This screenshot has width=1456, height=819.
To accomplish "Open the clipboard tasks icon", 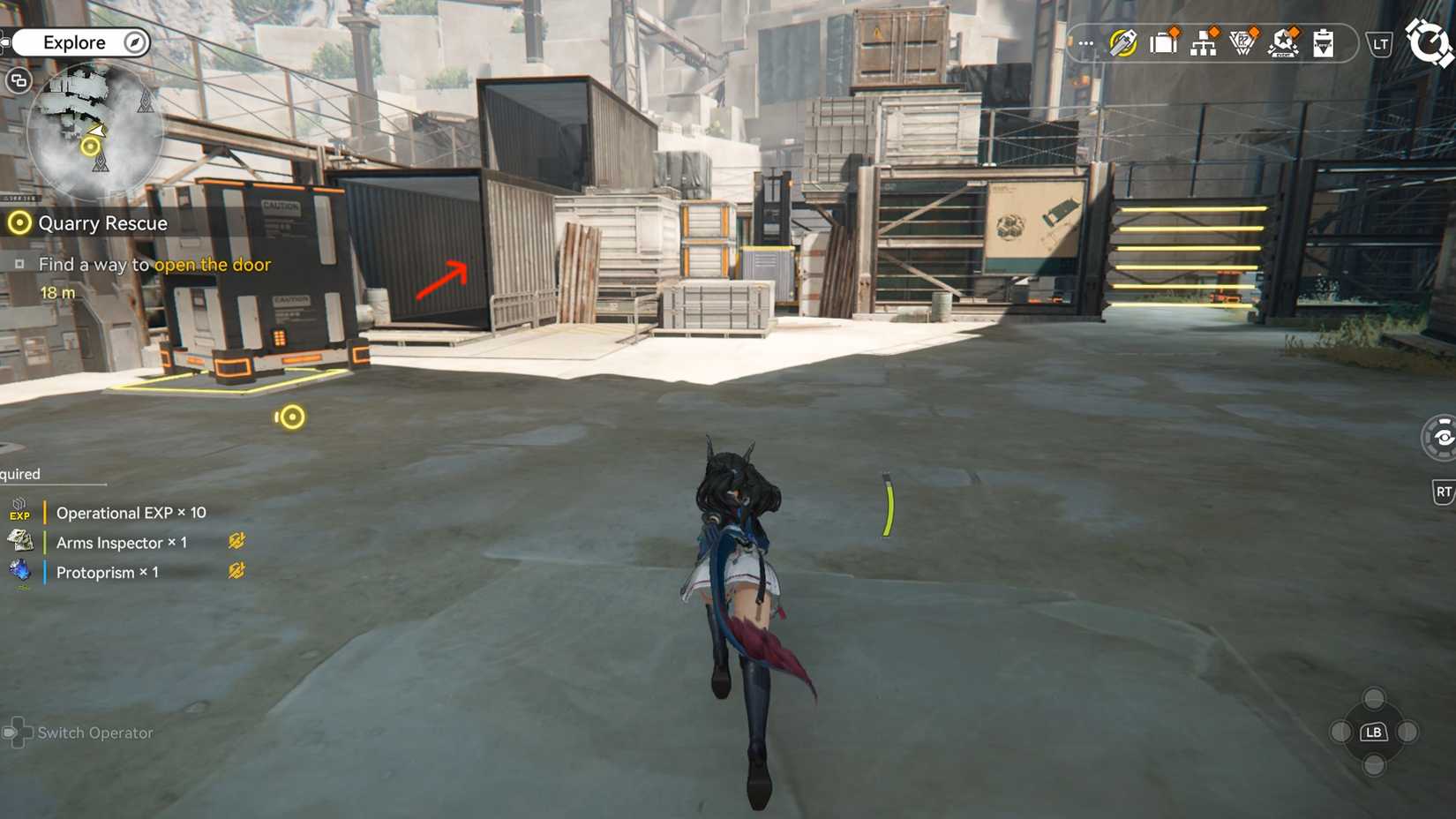I will click(x=1322, y=44).
